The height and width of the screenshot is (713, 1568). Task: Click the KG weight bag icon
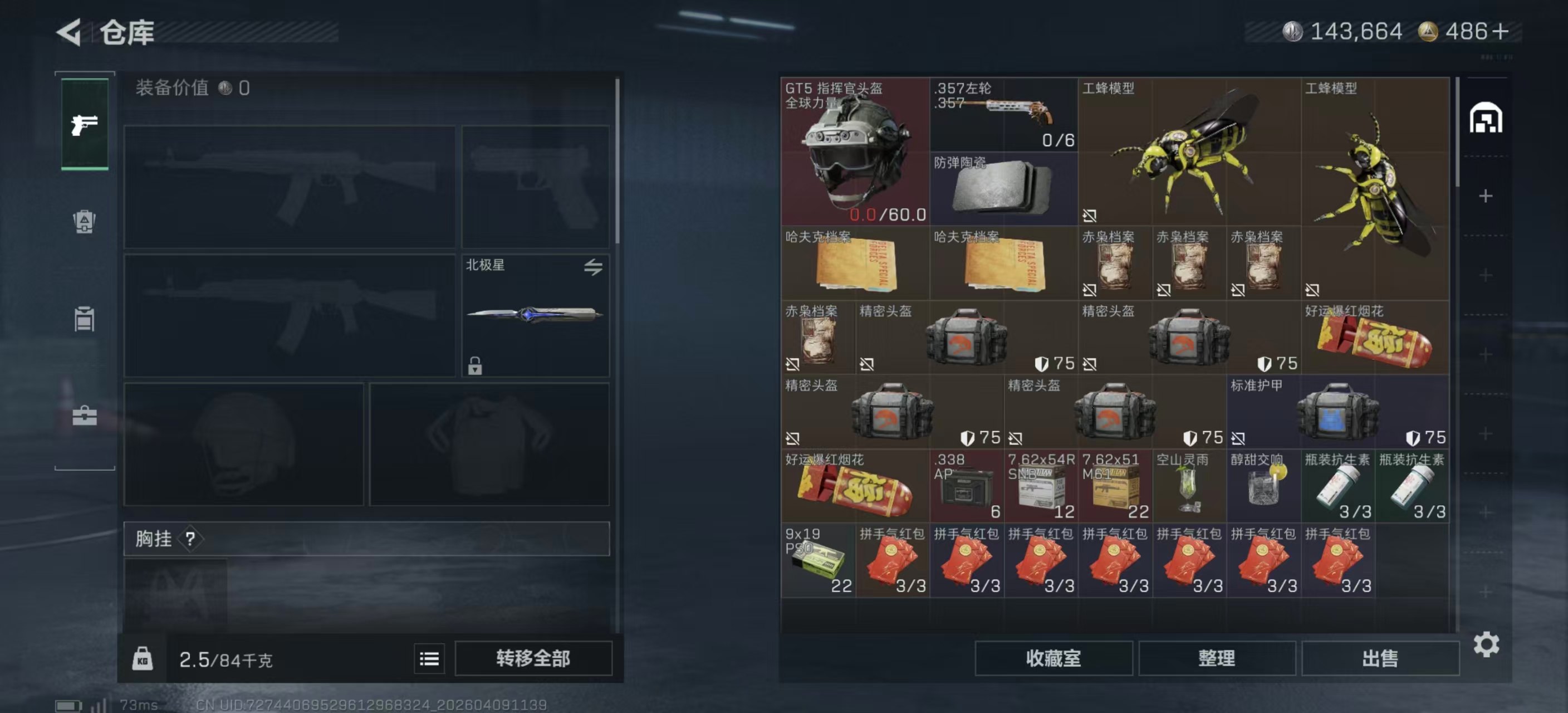point(141,659)
